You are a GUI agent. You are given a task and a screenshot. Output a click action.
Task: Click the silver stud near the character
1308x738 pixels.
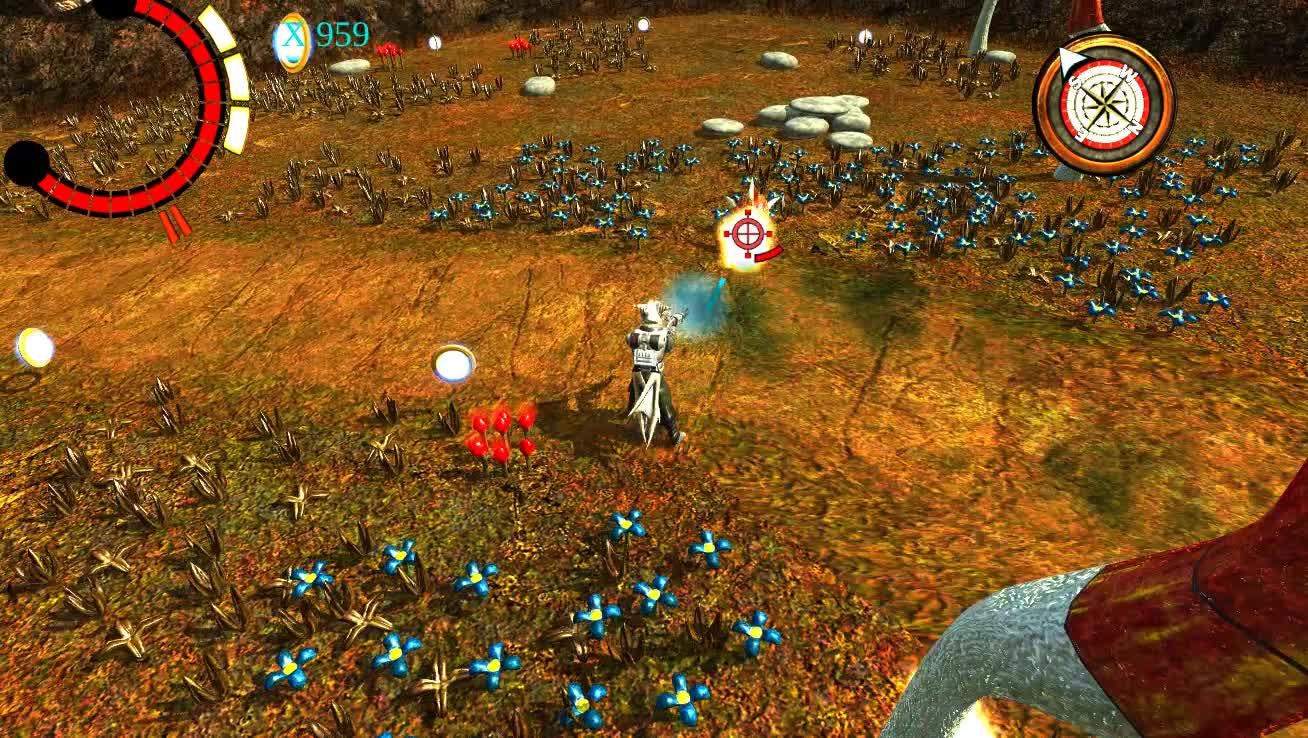(453, 364)
